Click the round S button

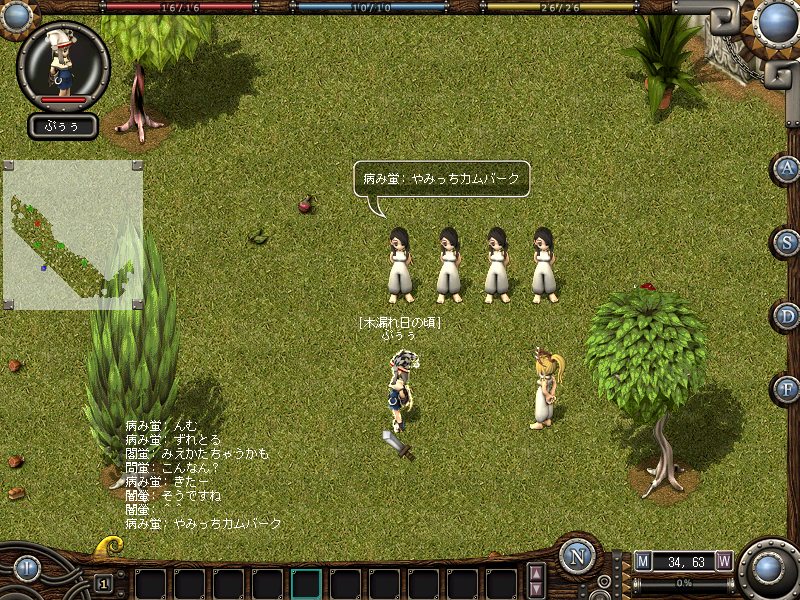click(788, 242)
